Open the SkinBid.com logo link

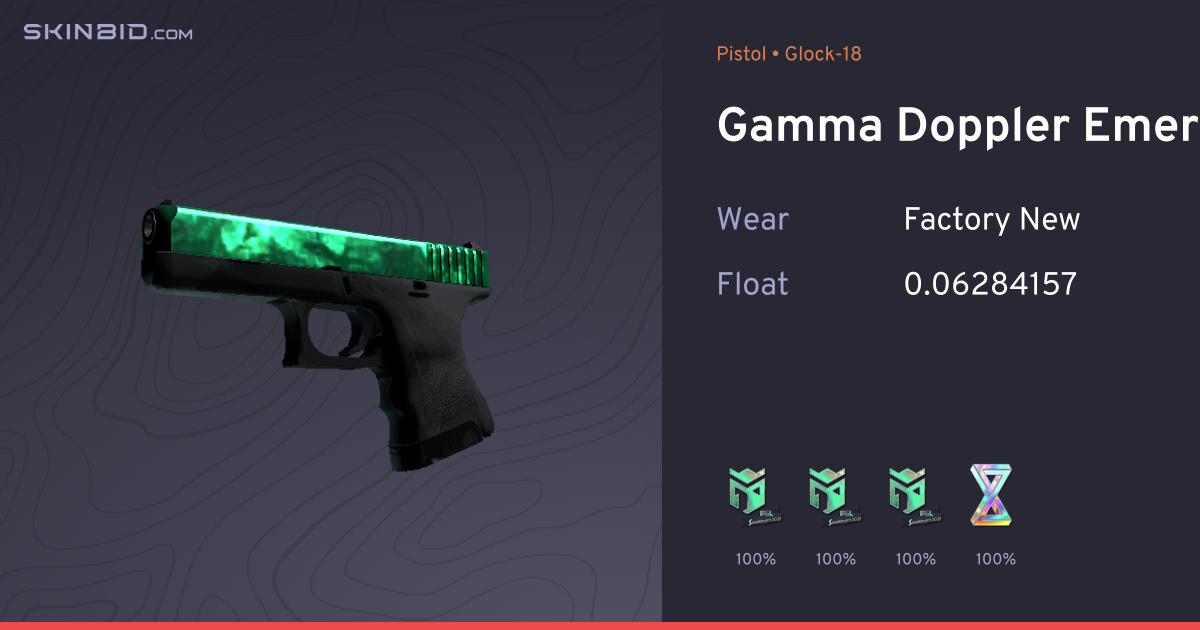click(108, 33)
